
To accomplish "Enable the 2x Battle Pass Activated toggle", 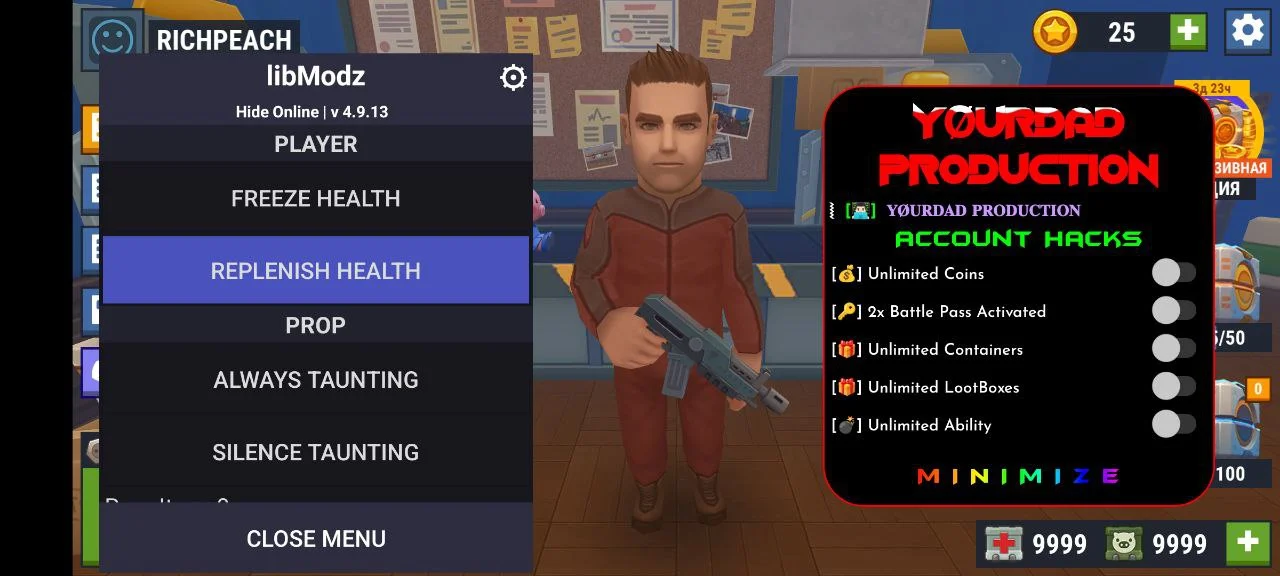I will [x=1173, y=311].
